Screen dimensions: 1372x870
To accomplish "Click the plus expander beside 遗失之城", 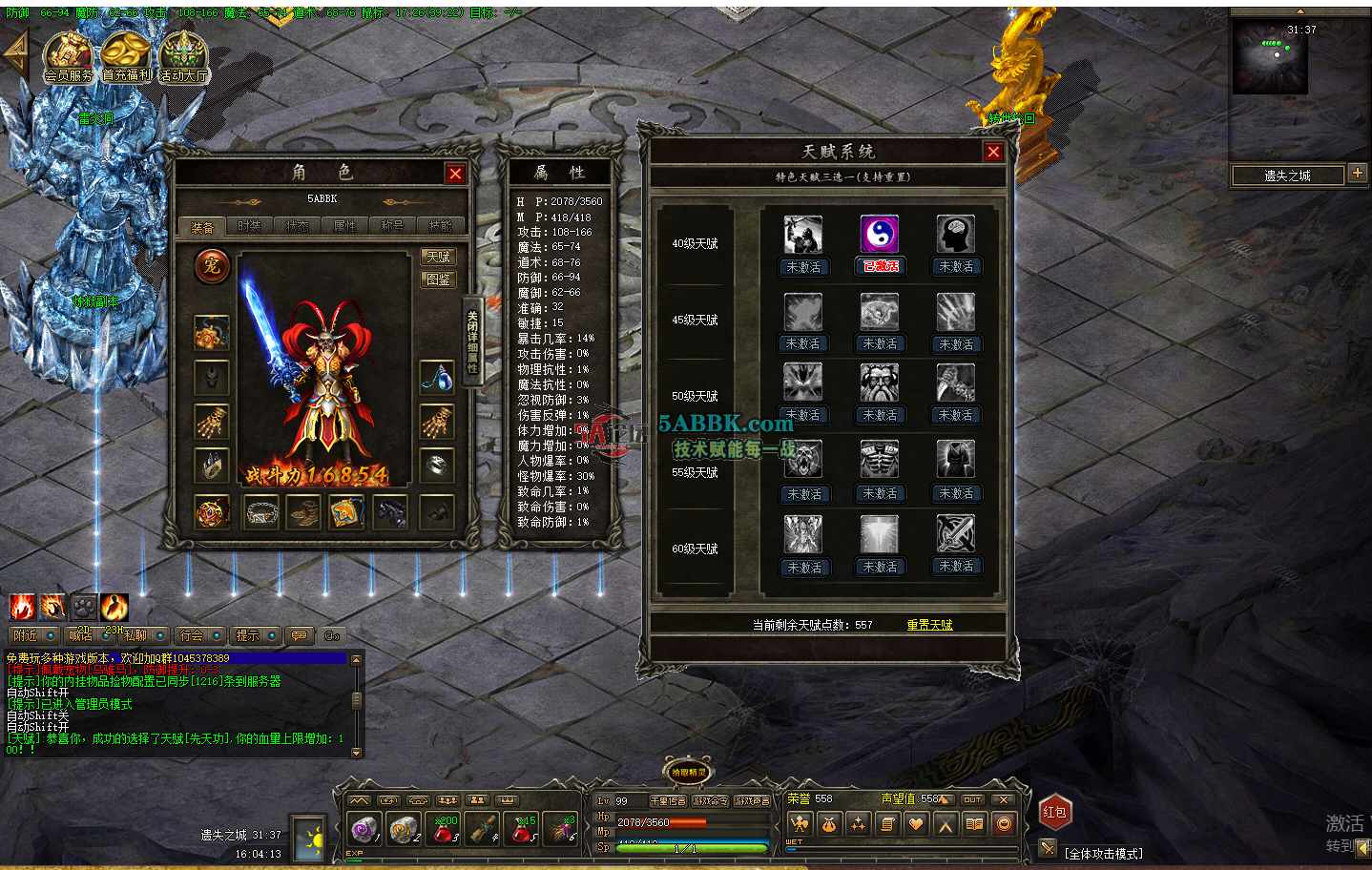I will [x=1359, y=174].
